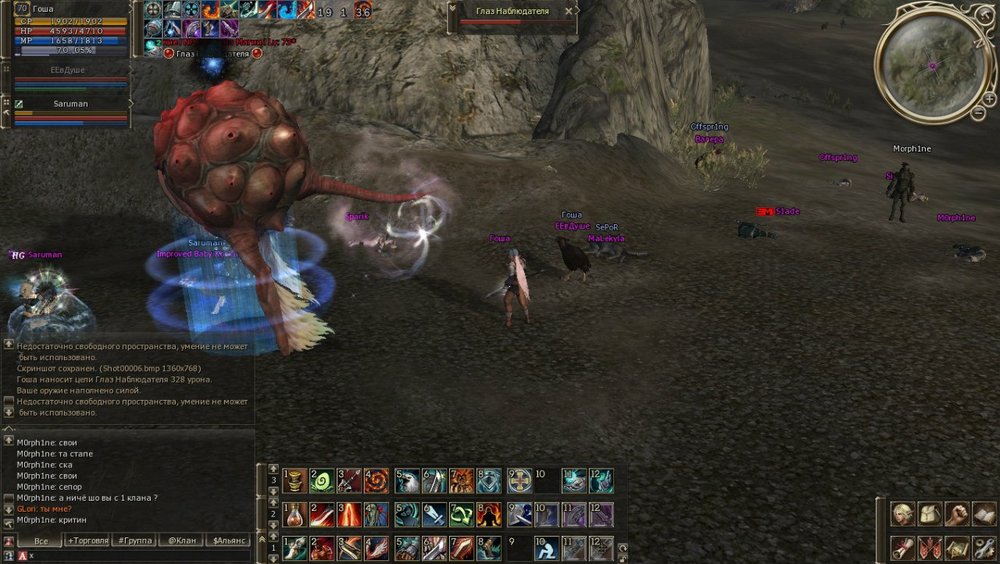Open the skills book icon

pyautogui.click(x=984, y=514)
